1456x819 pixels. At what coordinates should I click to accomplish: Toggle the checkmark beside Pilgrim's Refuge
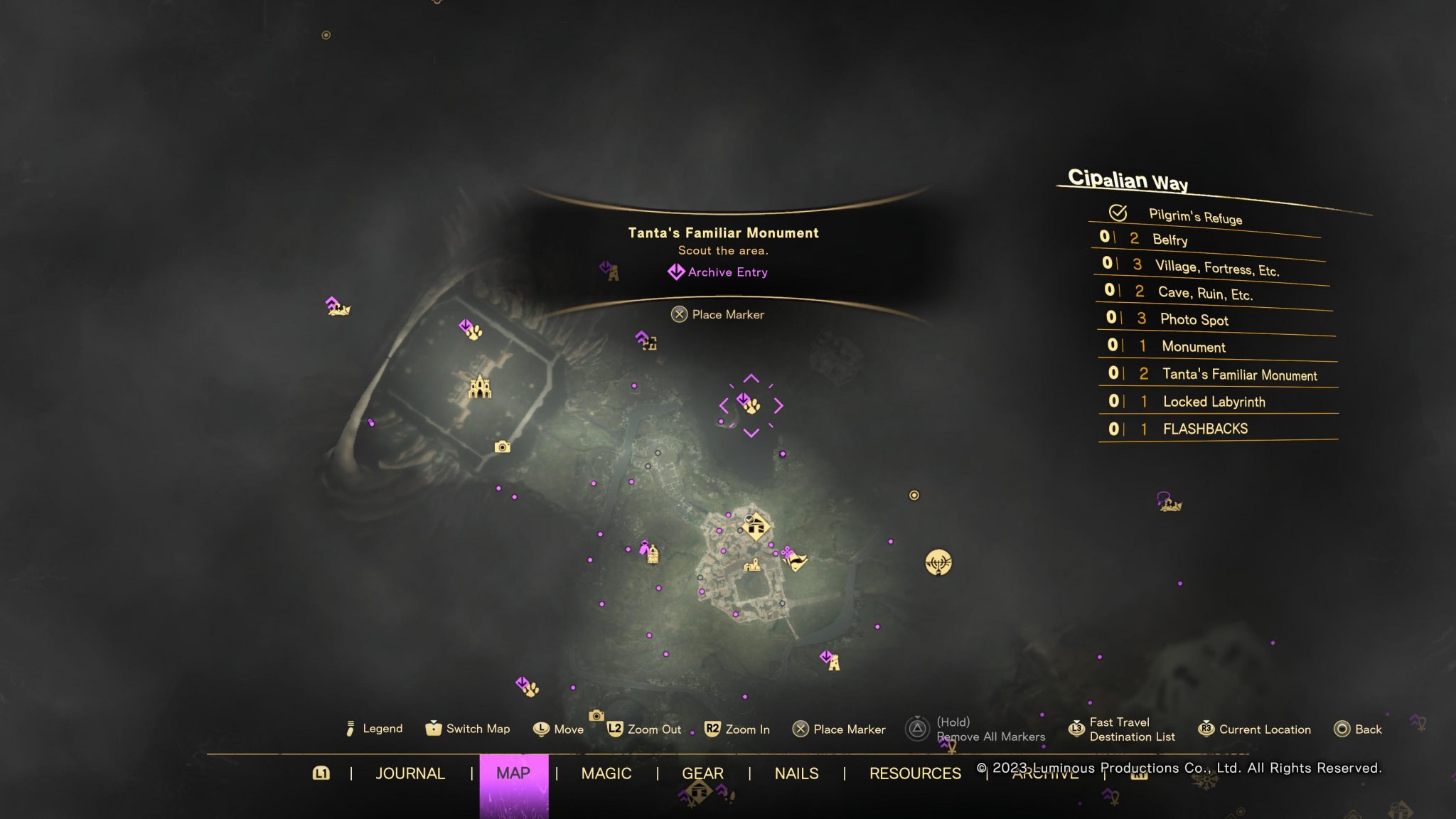[x=1117, y=213]
